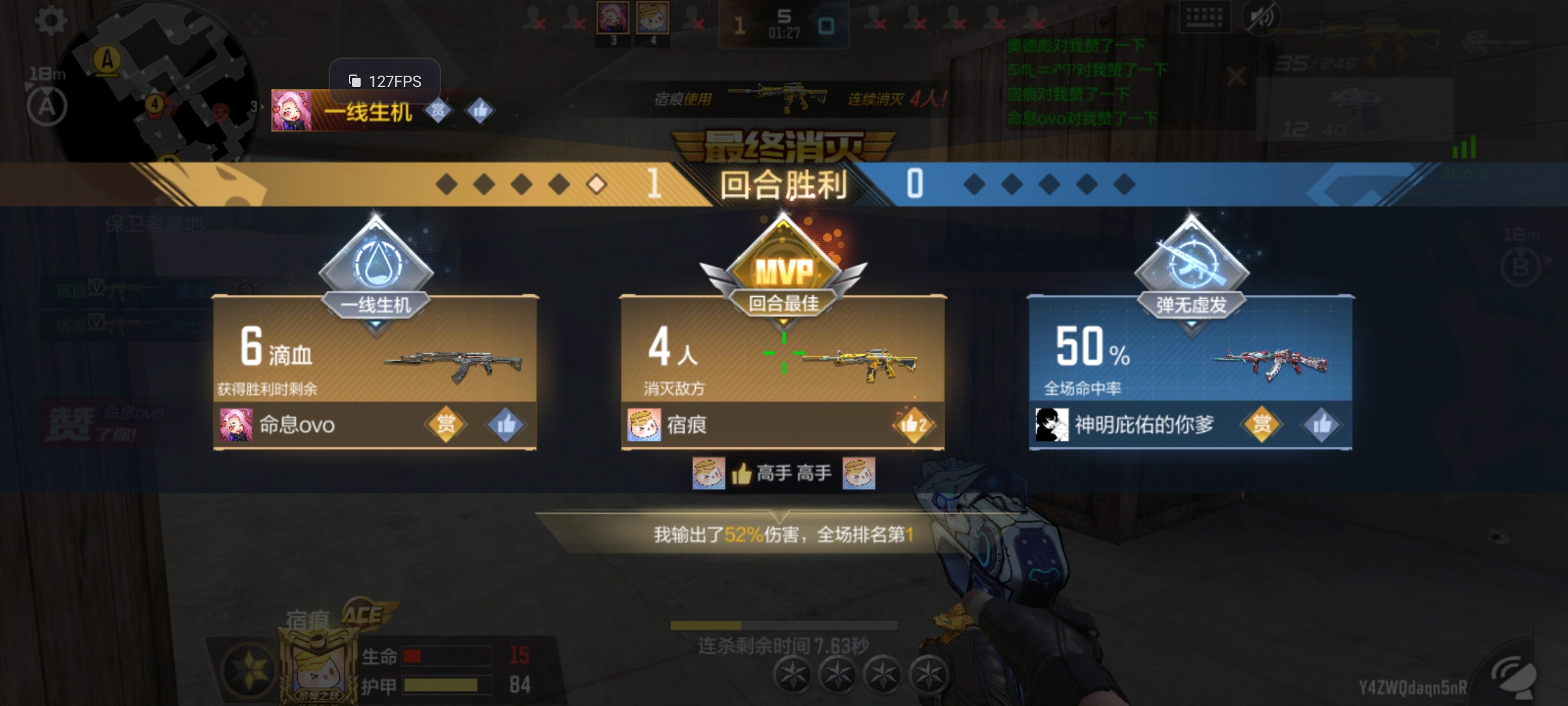Select 命息ovo's avatar in the 一线生机 card
The height and width of the screenshot is (706, 1568).
(236, 425)
